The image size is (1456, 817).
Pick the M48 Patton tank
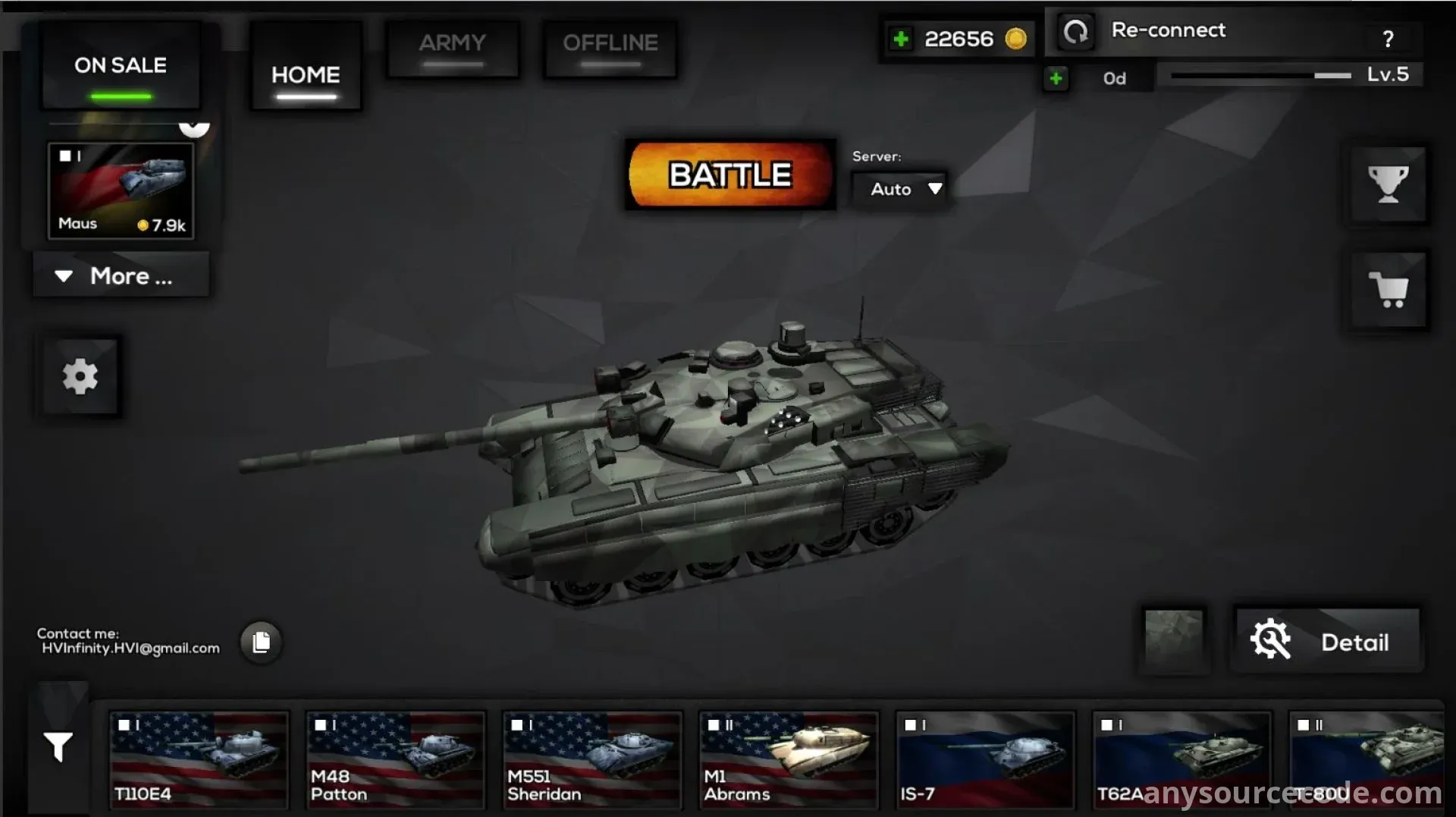[395, 759]
